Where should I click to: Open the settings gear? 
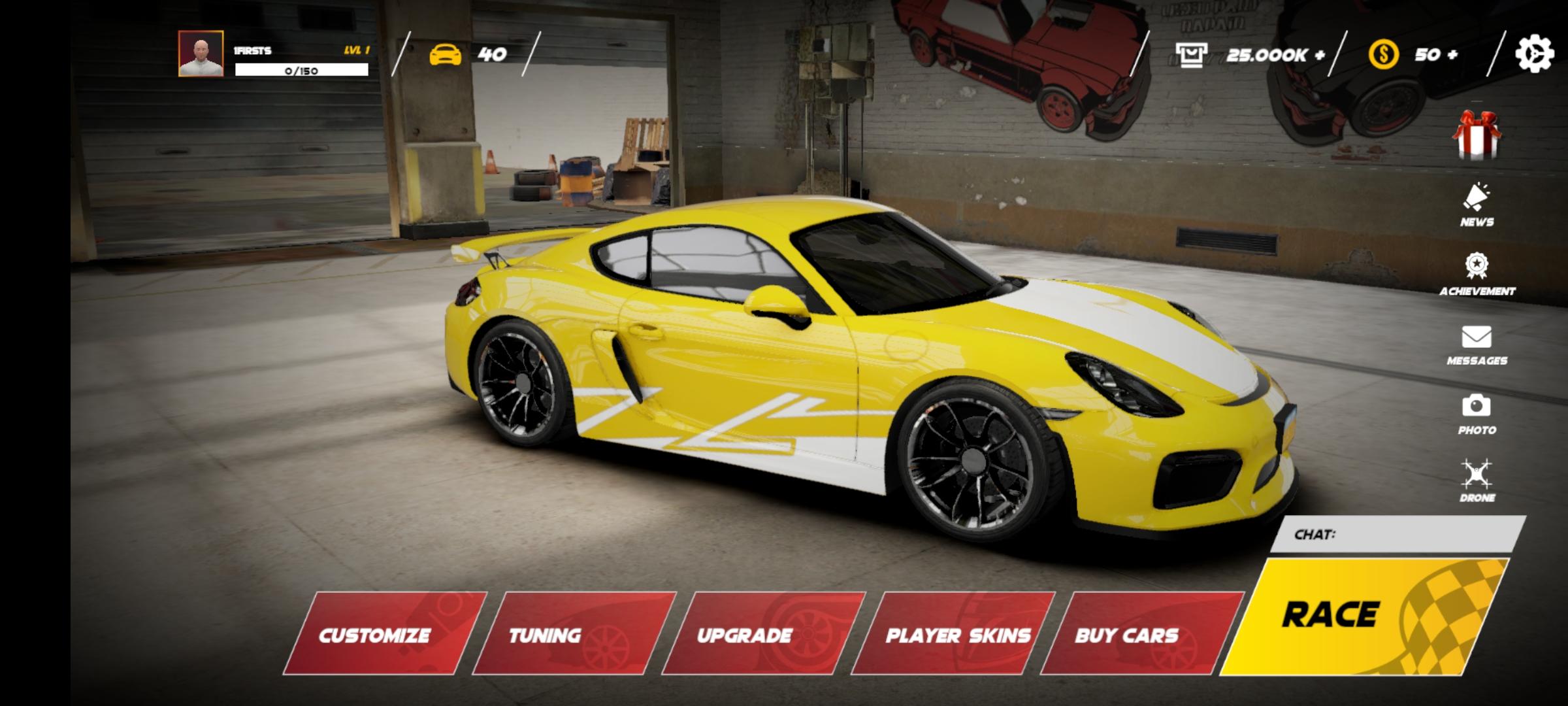(1533, 54)
